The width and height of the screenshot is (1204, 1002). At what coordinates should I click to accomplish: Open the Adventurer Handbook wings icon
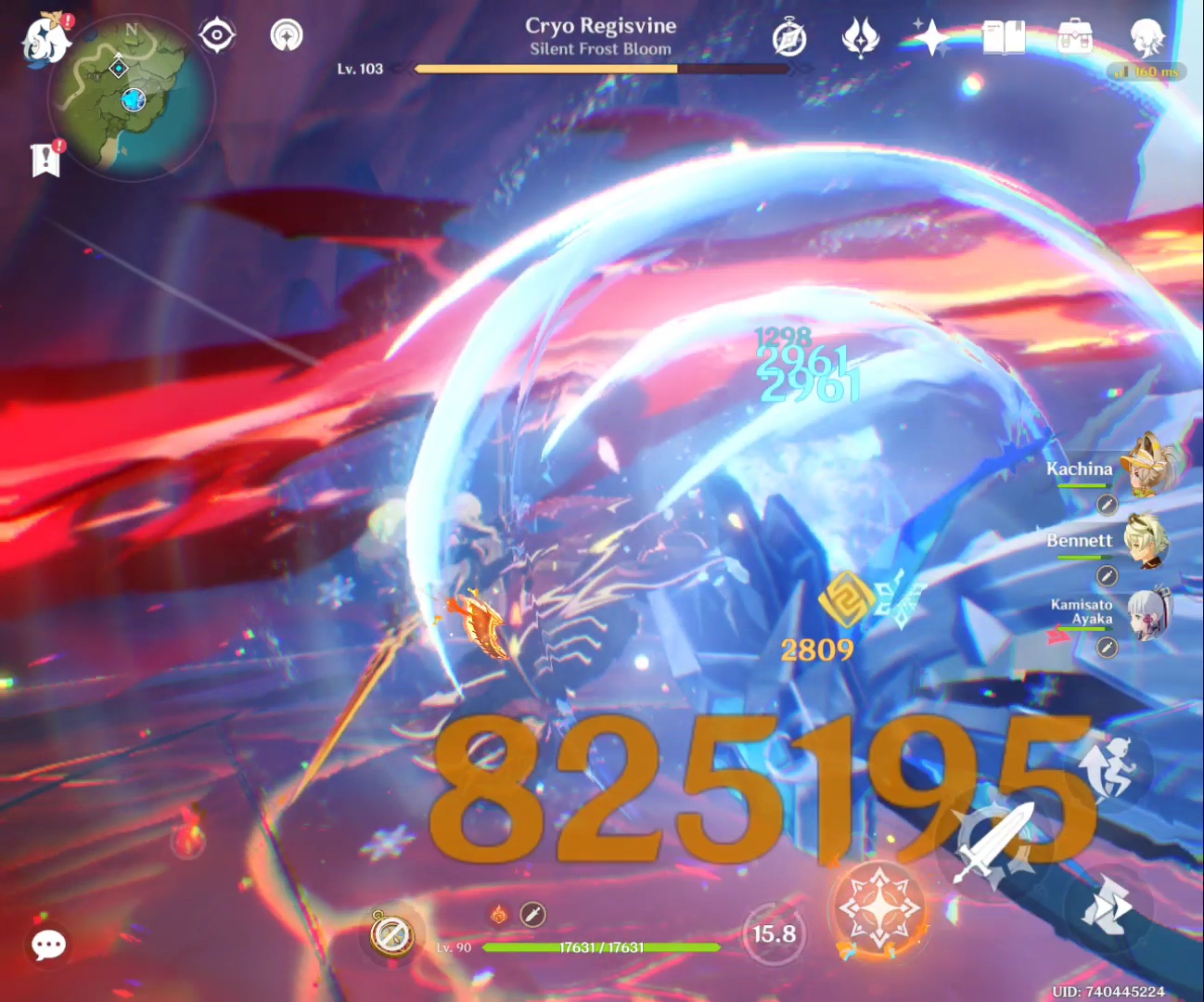pyautogui.click(x=862, y=37)
